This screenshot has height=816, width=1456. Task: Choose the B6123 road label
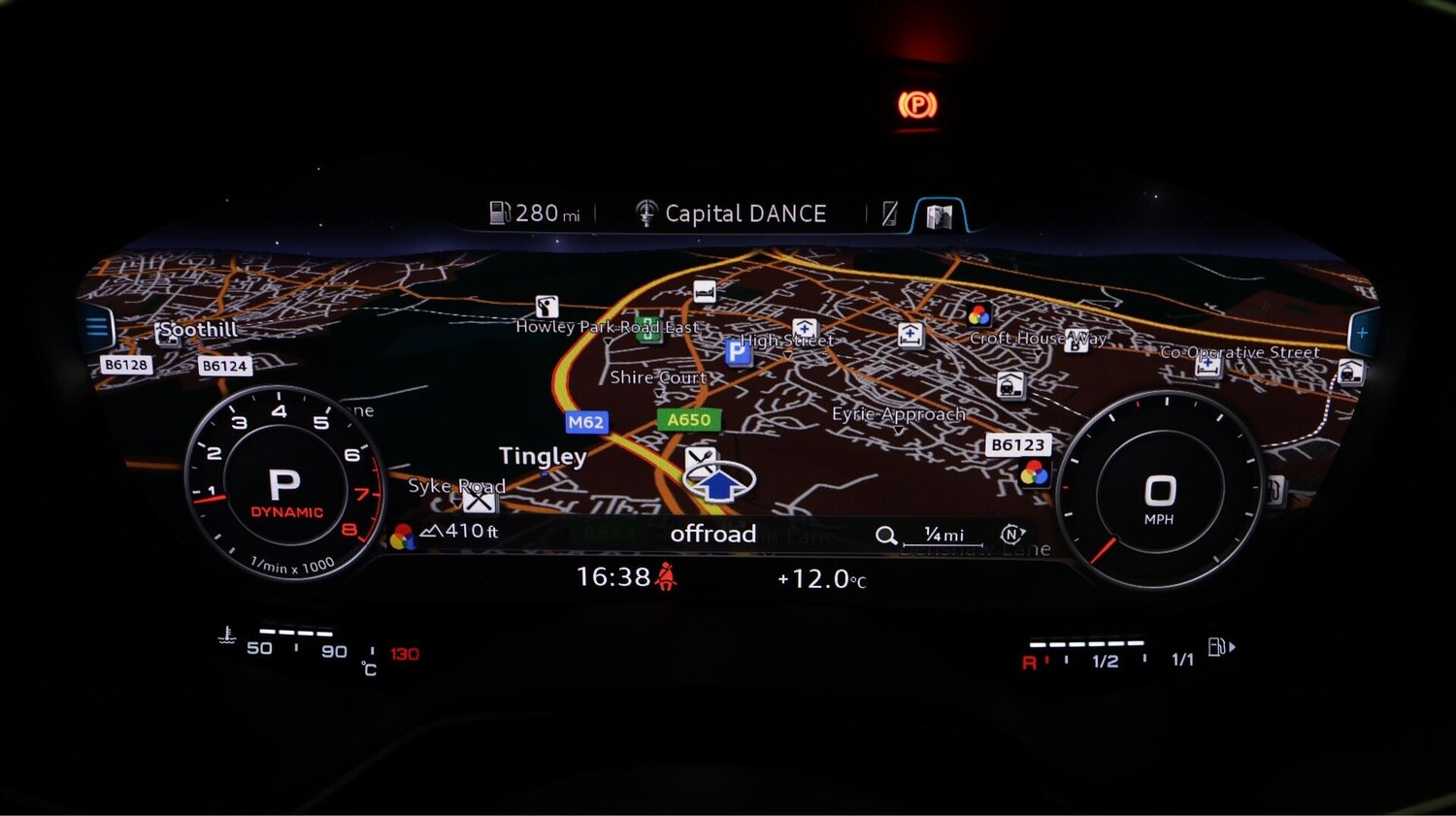tap(1017, 444)
